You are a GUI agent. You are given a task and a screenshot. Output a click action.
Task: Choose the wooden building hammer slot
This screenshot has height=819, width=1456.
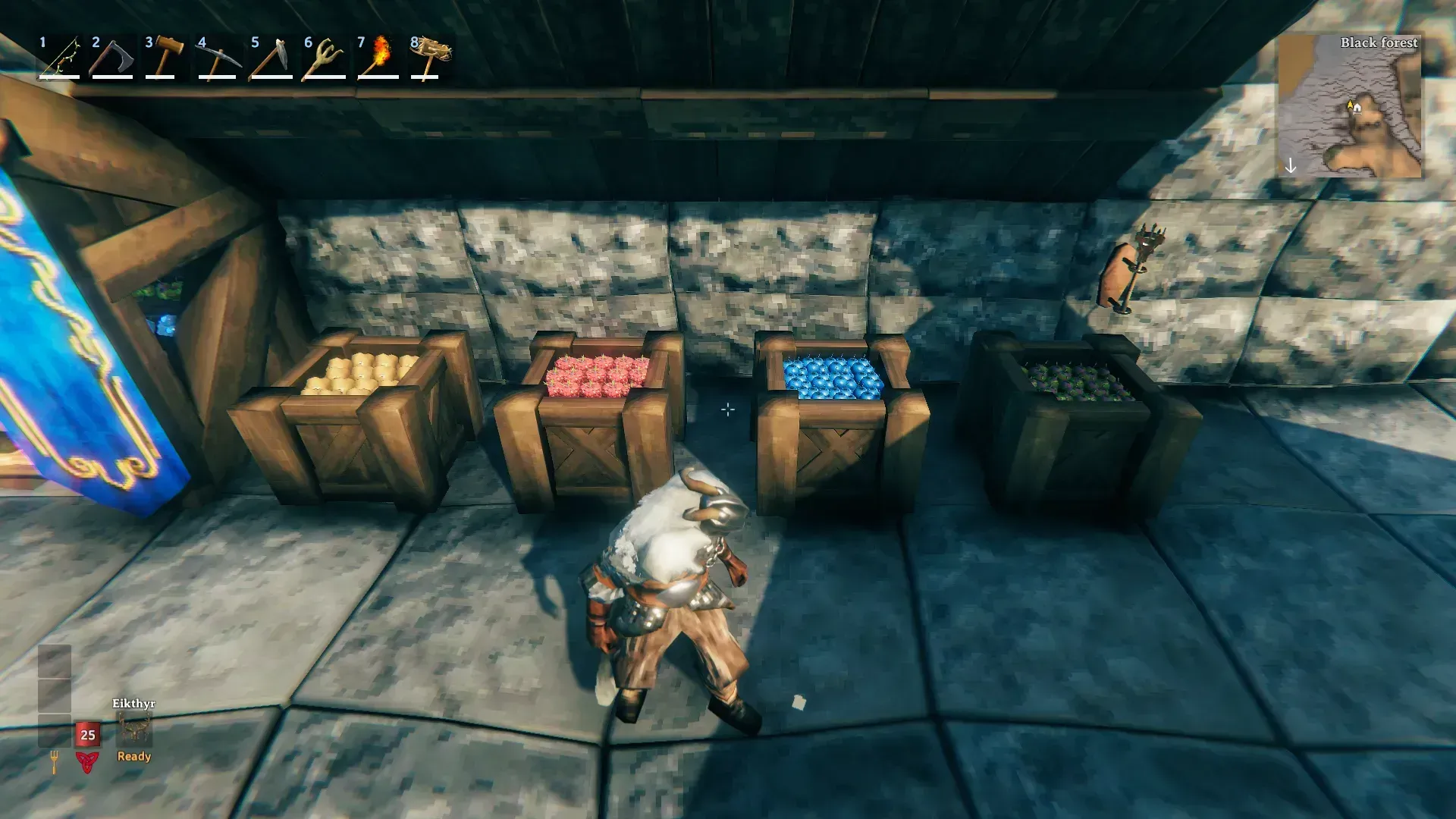point(165,58)
